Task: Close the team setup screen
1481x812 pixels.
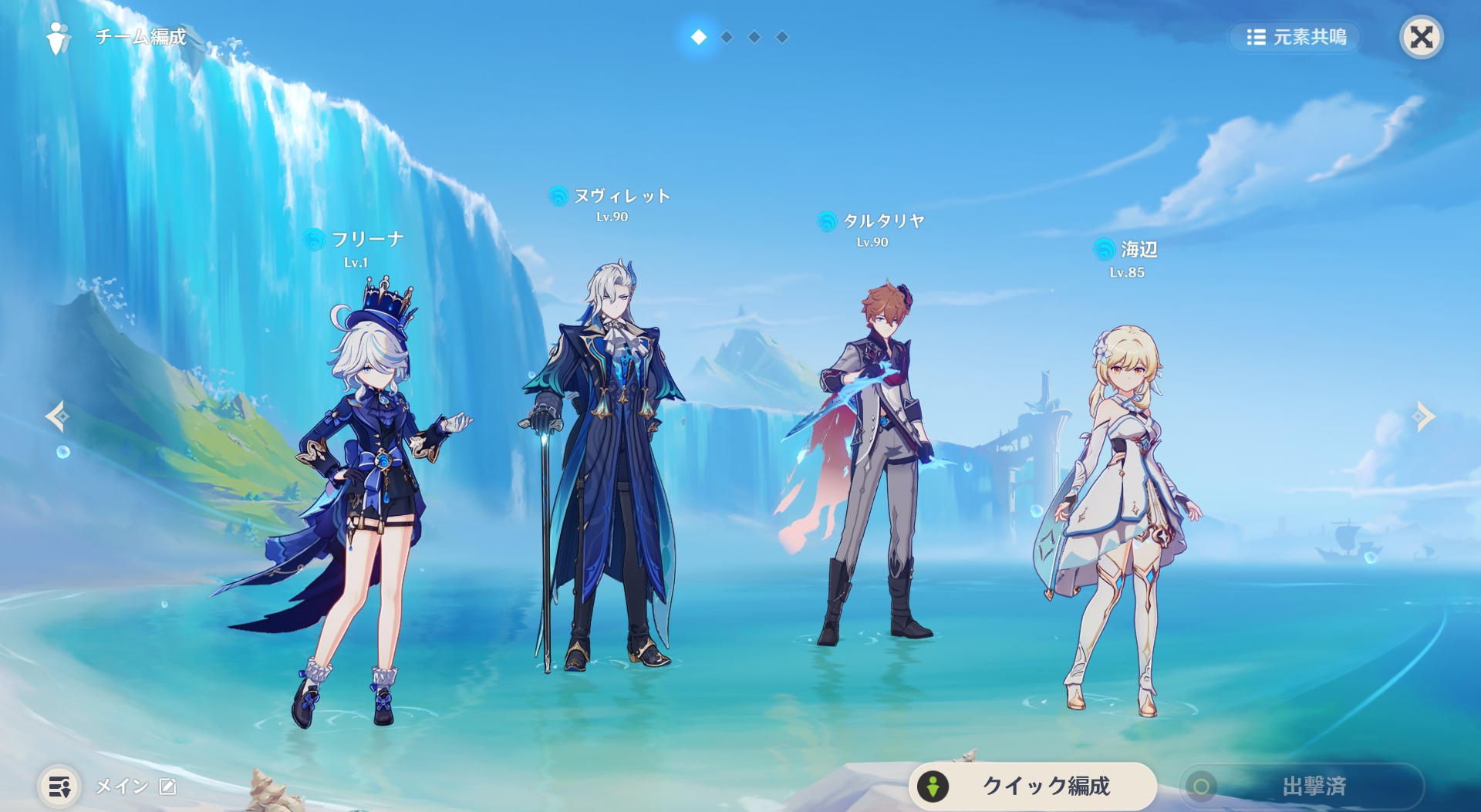Action: tap(1421, 37)
